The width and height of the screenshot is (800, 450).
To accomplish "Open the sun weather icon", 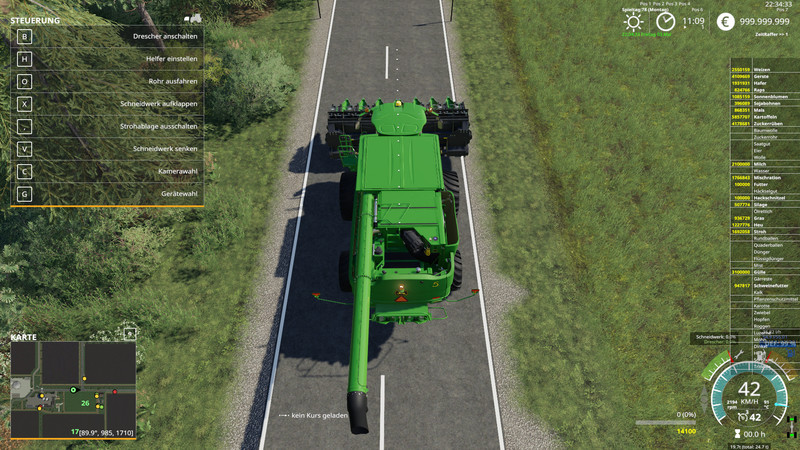I will [634, 22].
